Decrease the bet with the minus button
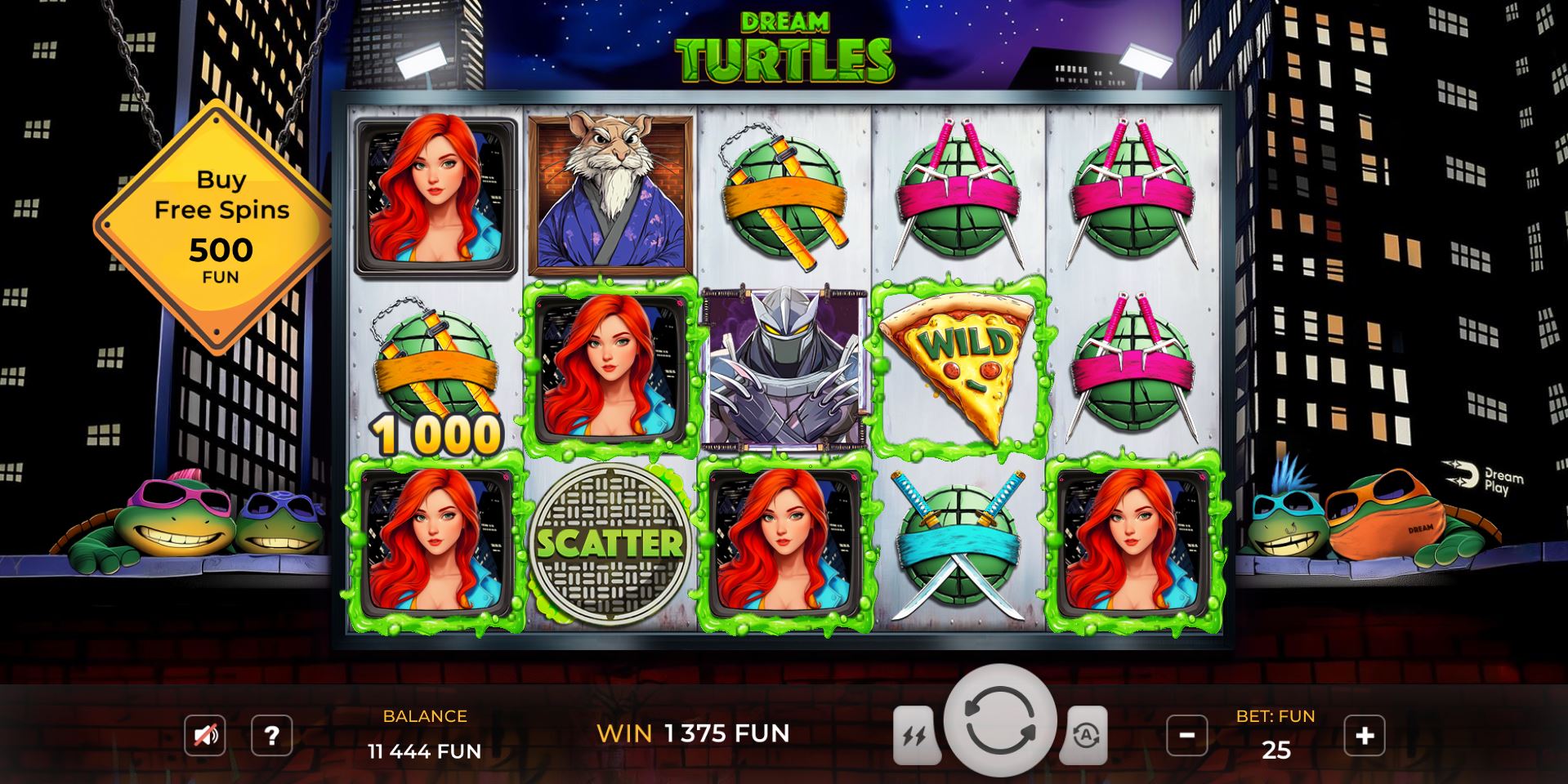 (x=1188, y=736)
